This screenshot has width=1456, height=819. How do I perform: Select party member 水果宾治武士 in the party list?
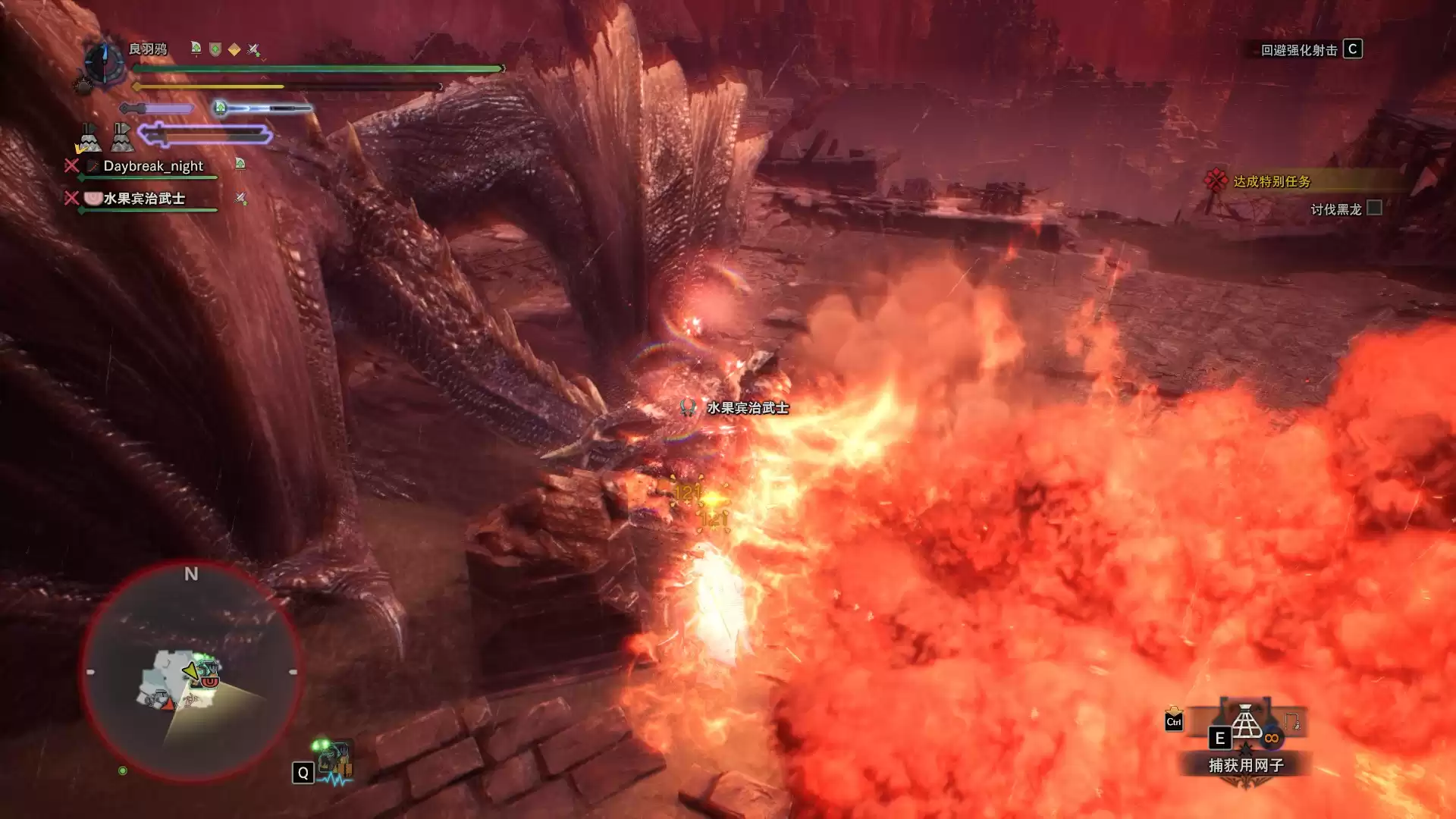pyautogui.click(x=144, y=199)
